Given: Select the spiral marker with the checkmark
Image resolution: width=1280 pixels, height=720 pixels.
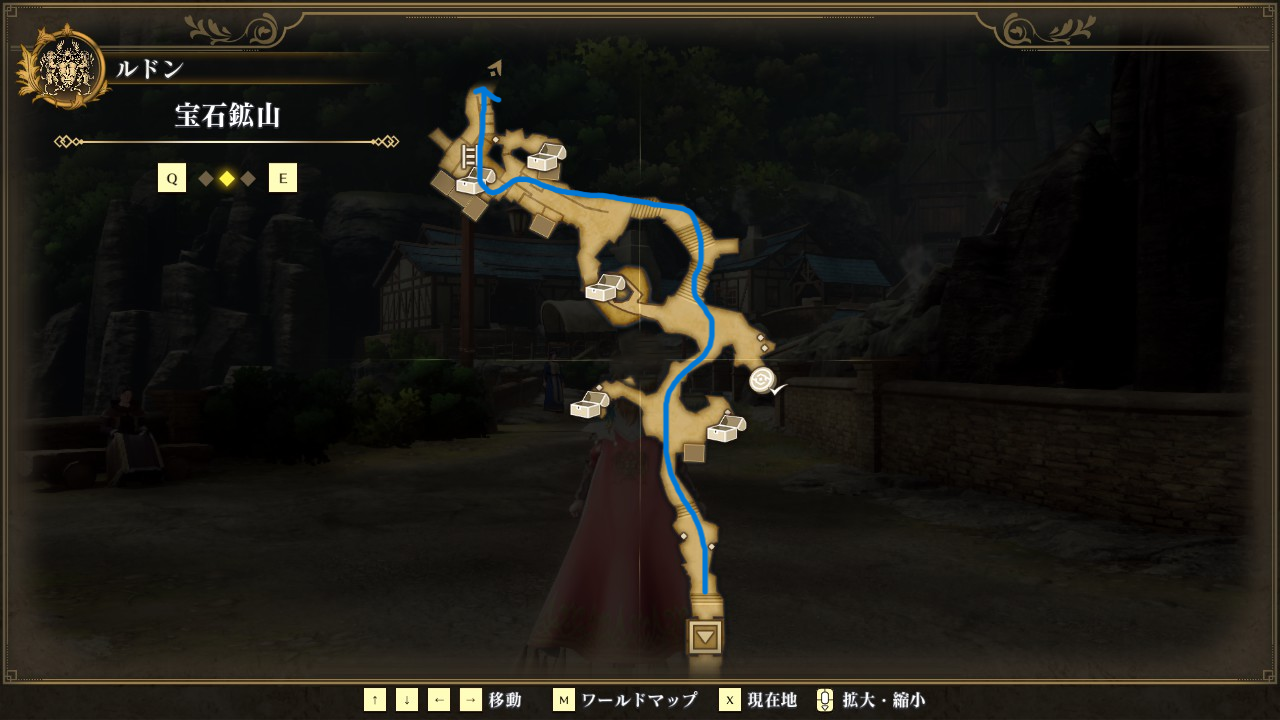Looking at the screenshot, I should click(x=762, y=381).
